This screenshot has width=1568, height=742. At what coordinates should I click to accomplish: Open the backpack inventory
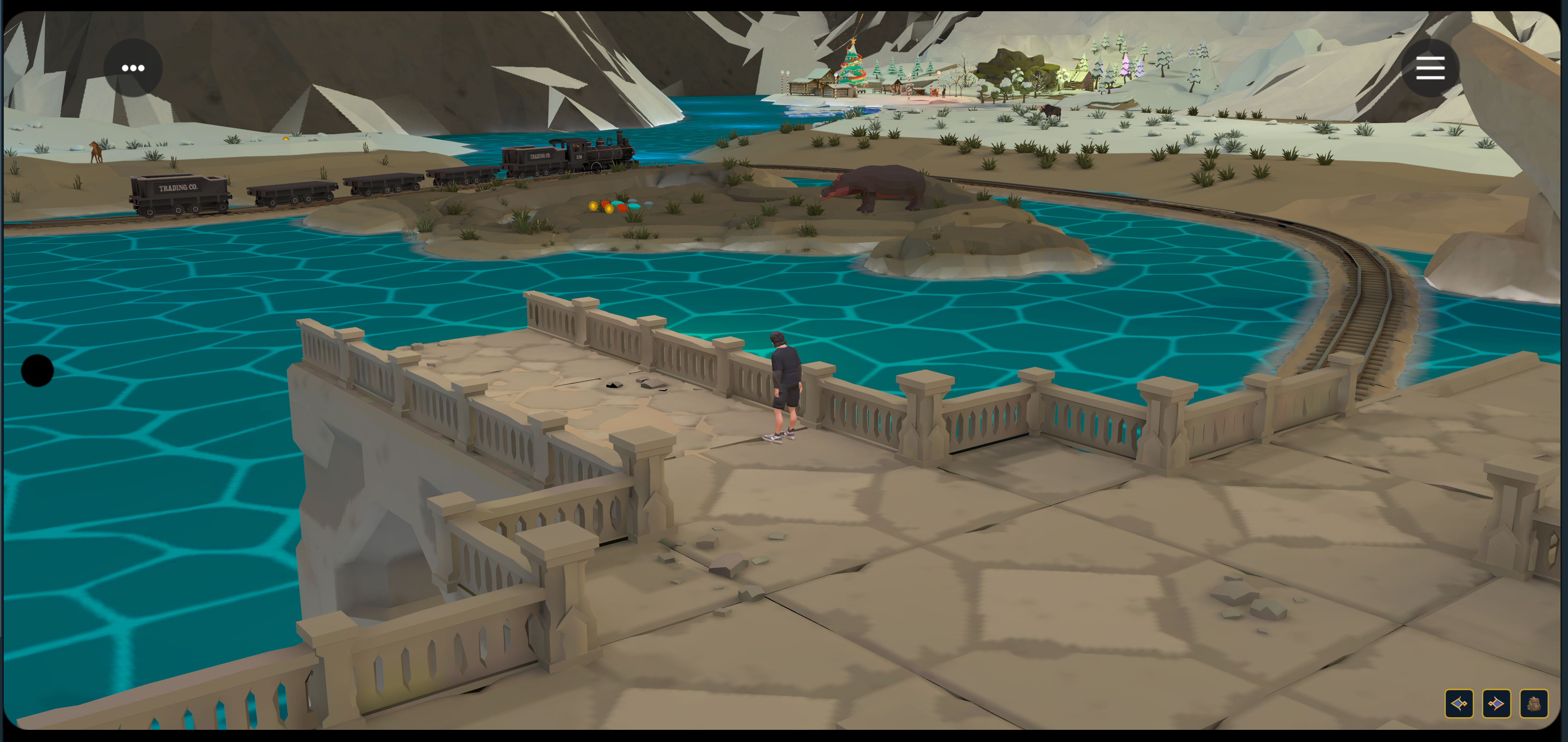(x=1533, y=704)
